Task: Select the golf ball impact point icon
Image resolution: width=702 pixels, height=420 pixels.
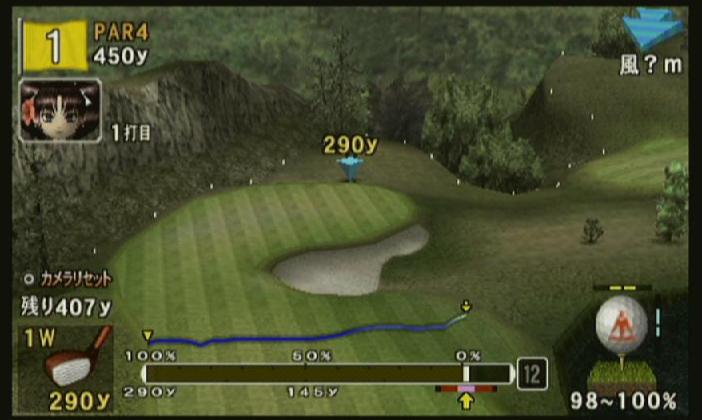Action: 621,326
